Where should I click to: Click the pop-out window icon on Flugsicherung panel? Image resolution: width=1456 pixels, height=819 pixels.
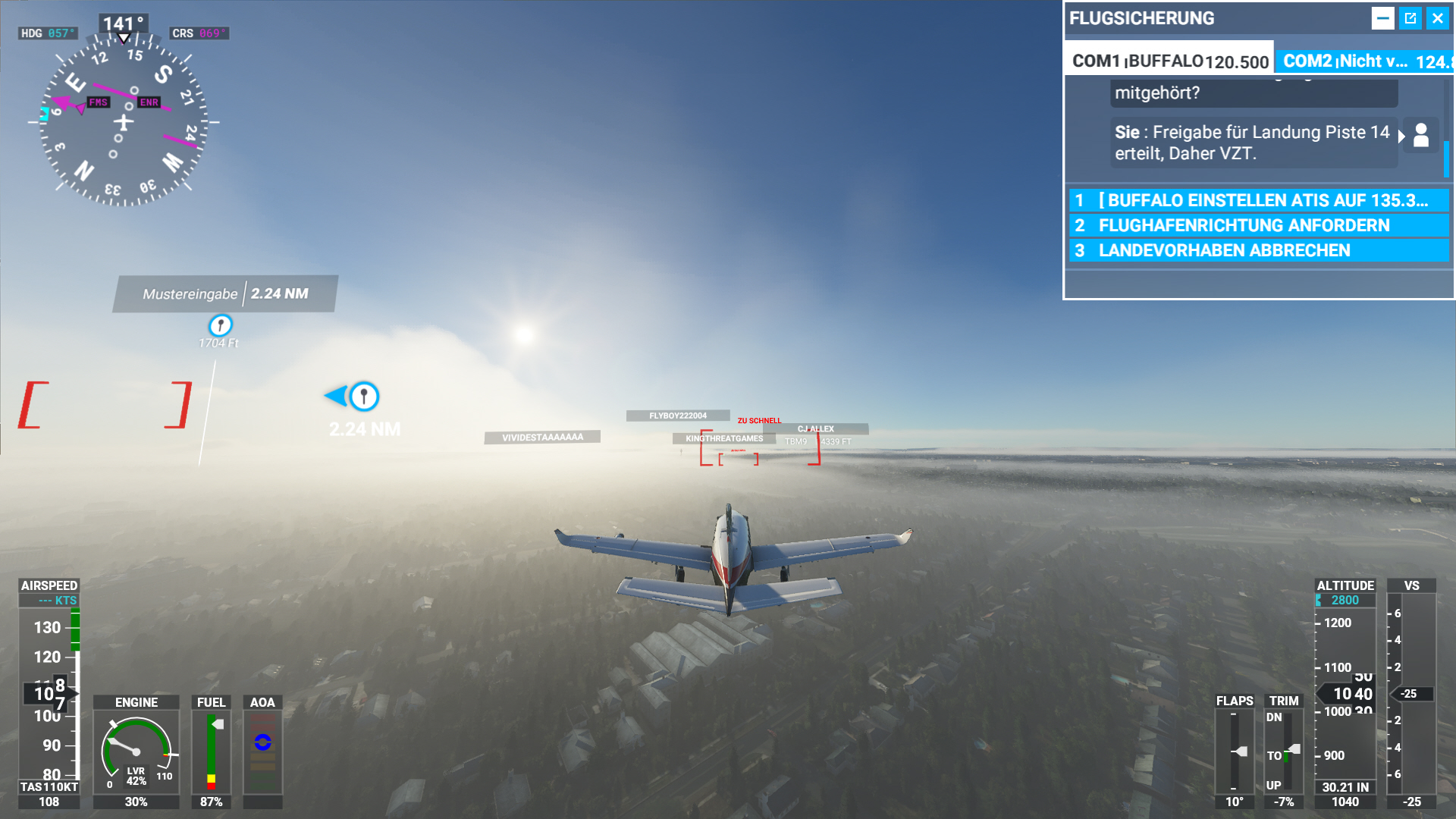(1410, 17)
